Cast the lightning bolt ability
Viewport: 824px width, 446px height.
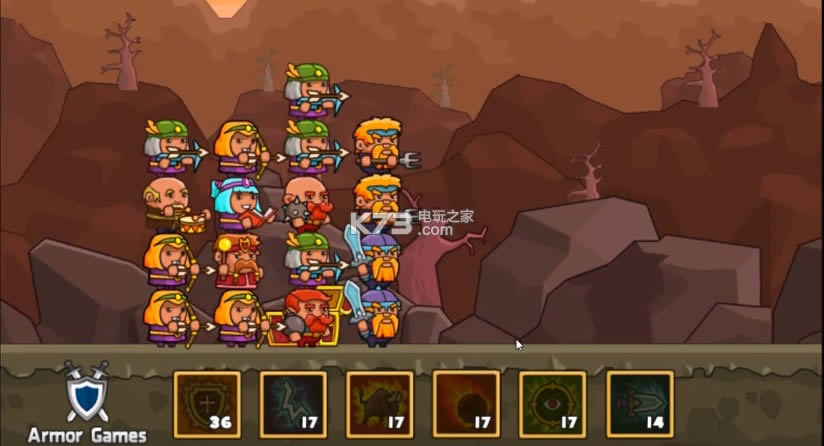[x=293, y=404]
